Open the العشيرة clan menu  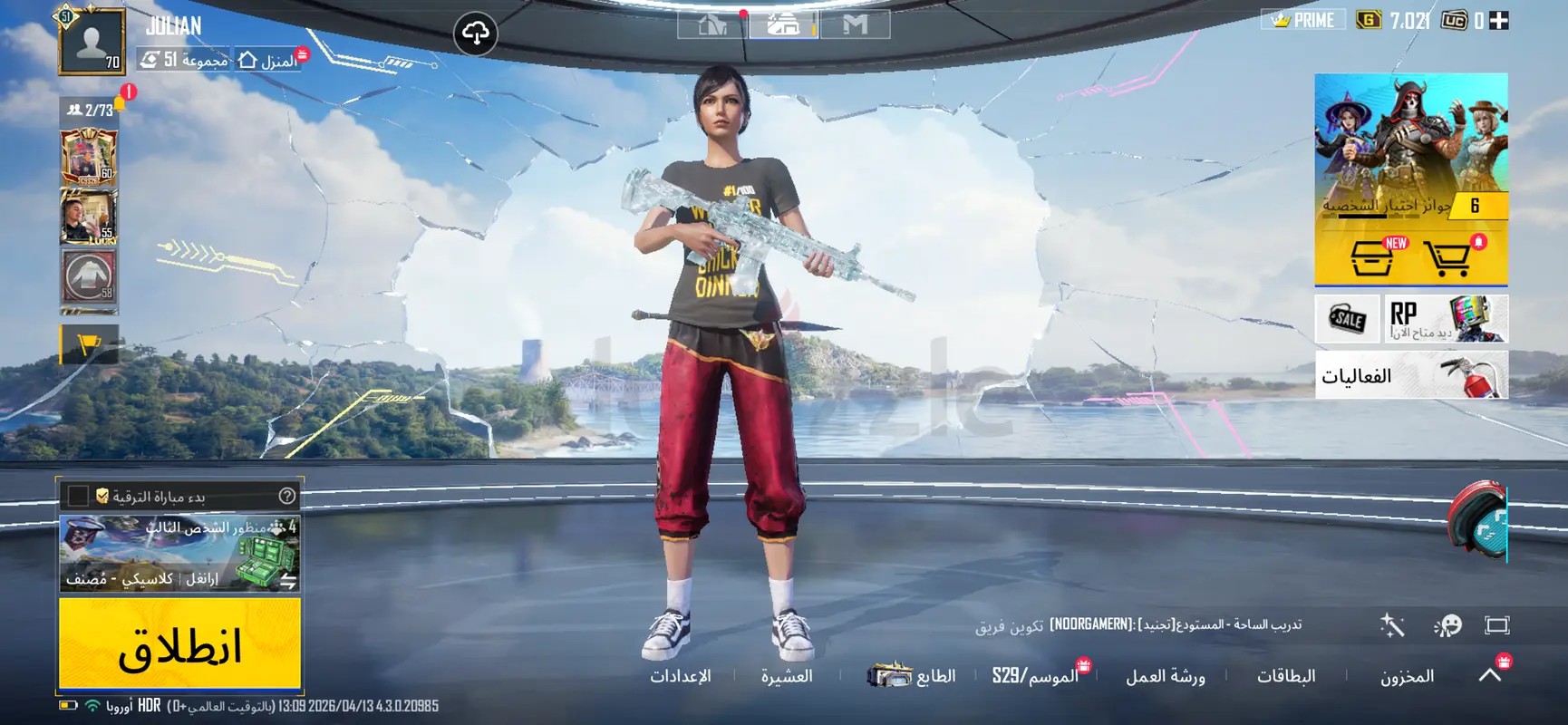pos(787,676)
